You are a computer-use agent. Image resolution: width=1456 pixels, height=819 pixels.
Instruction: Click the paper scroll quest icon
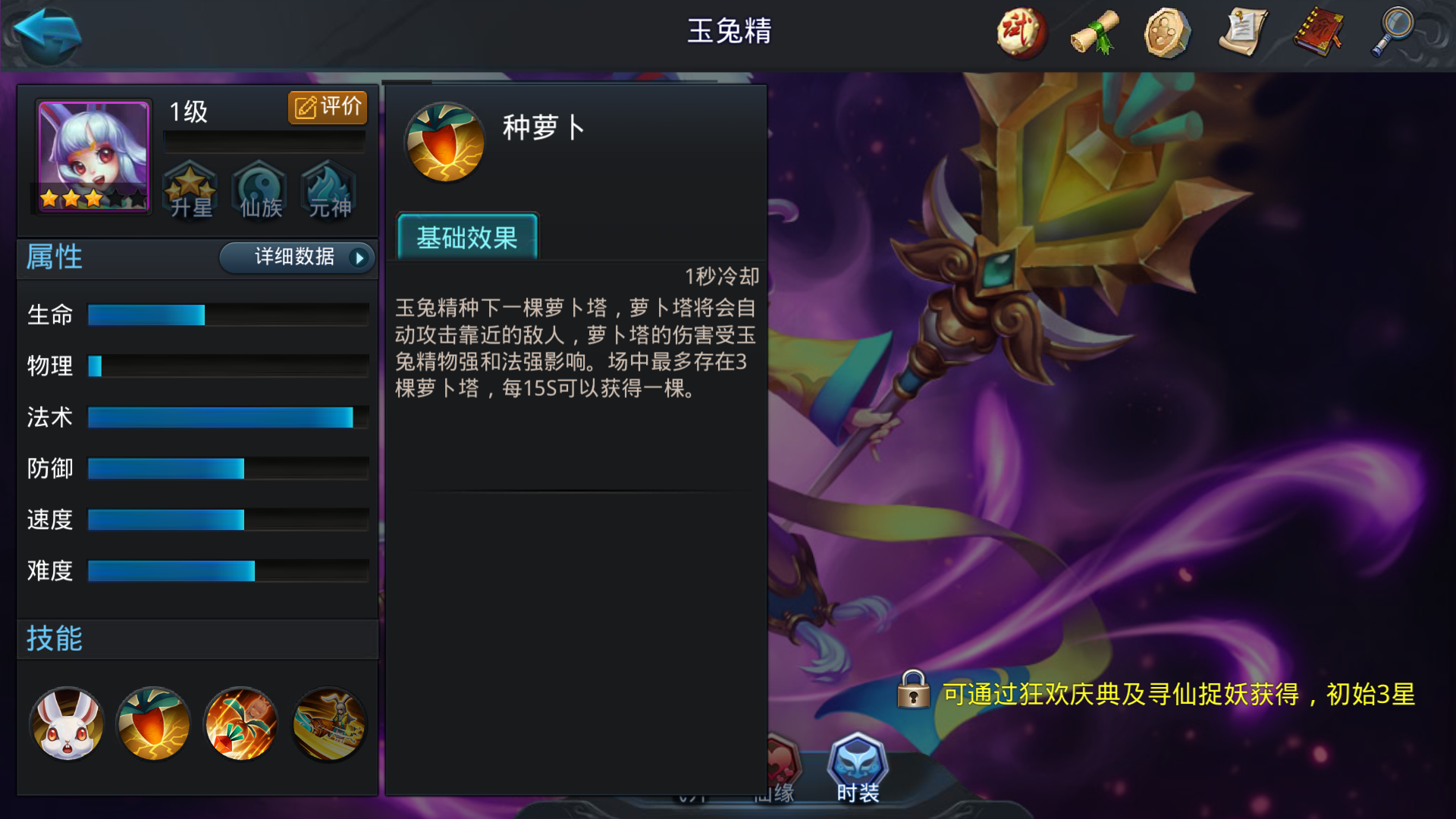coord(1244,32)
